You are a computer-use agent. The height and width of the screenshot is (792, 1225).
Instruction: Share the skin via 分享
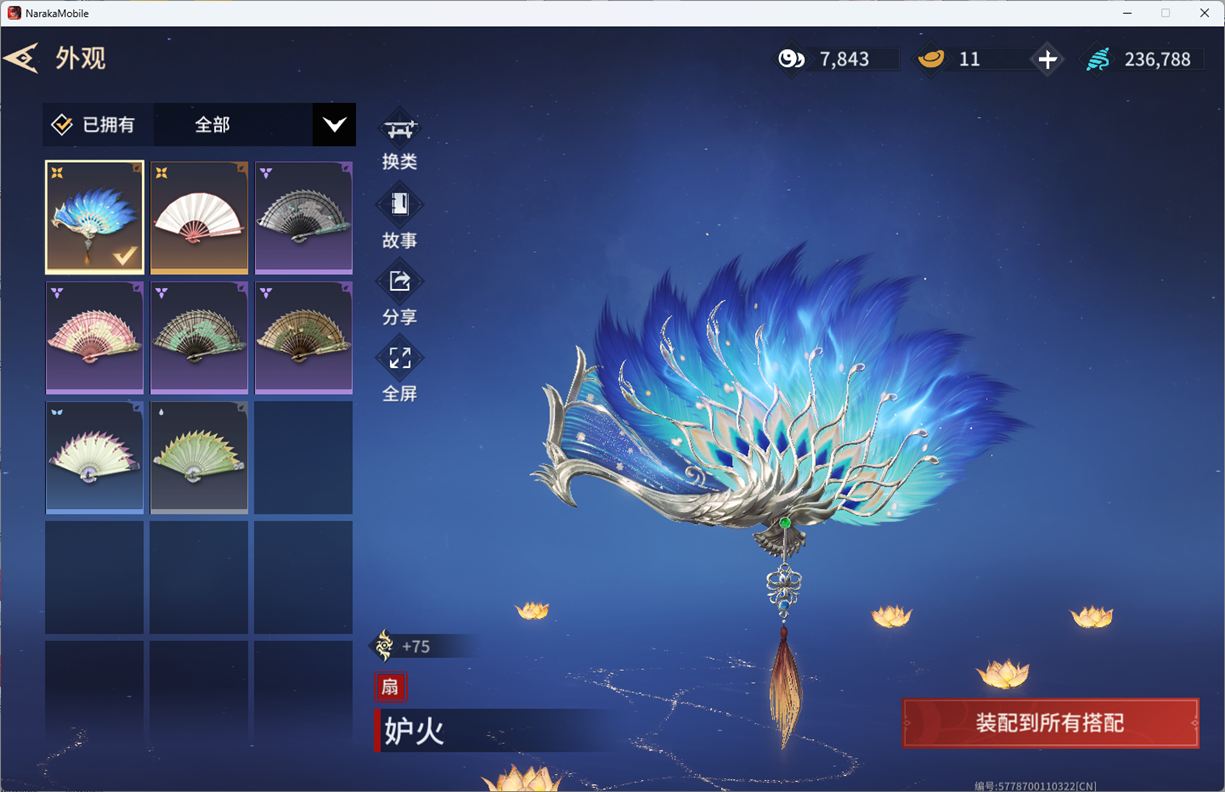pos(400,295)
